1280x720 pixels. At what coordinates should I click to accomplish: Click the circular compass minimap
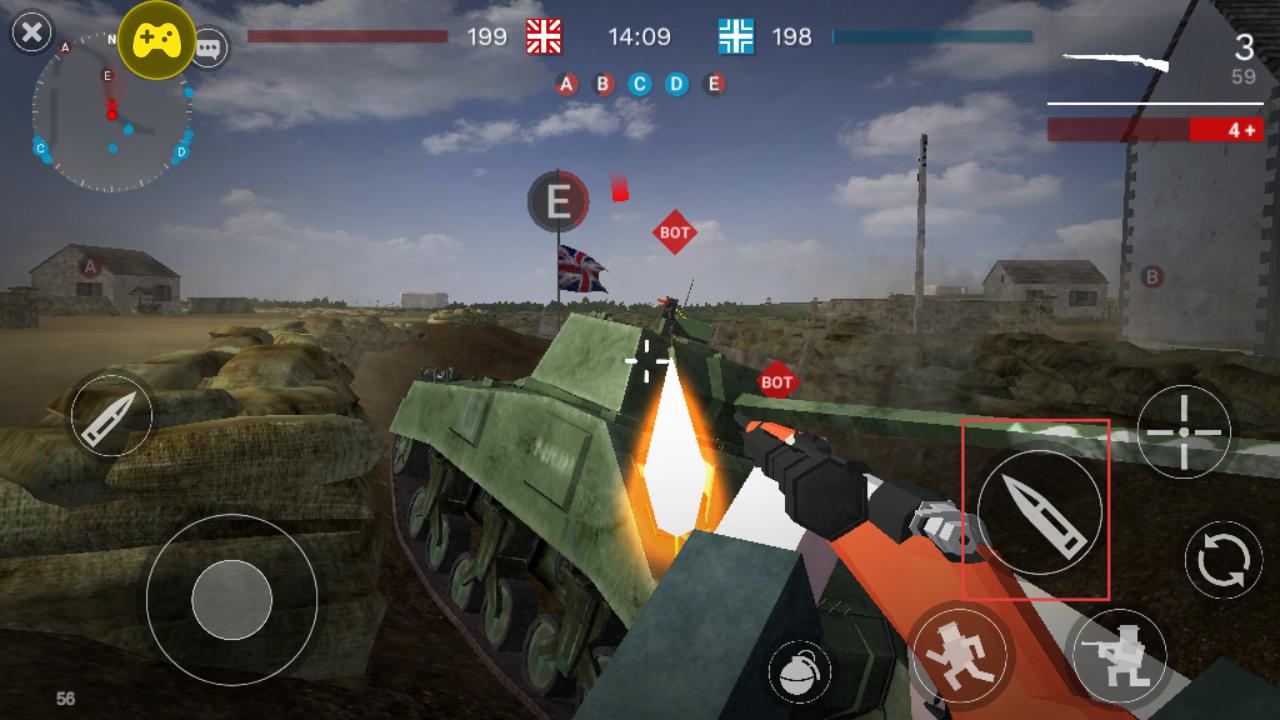click(x=111, y=113)
